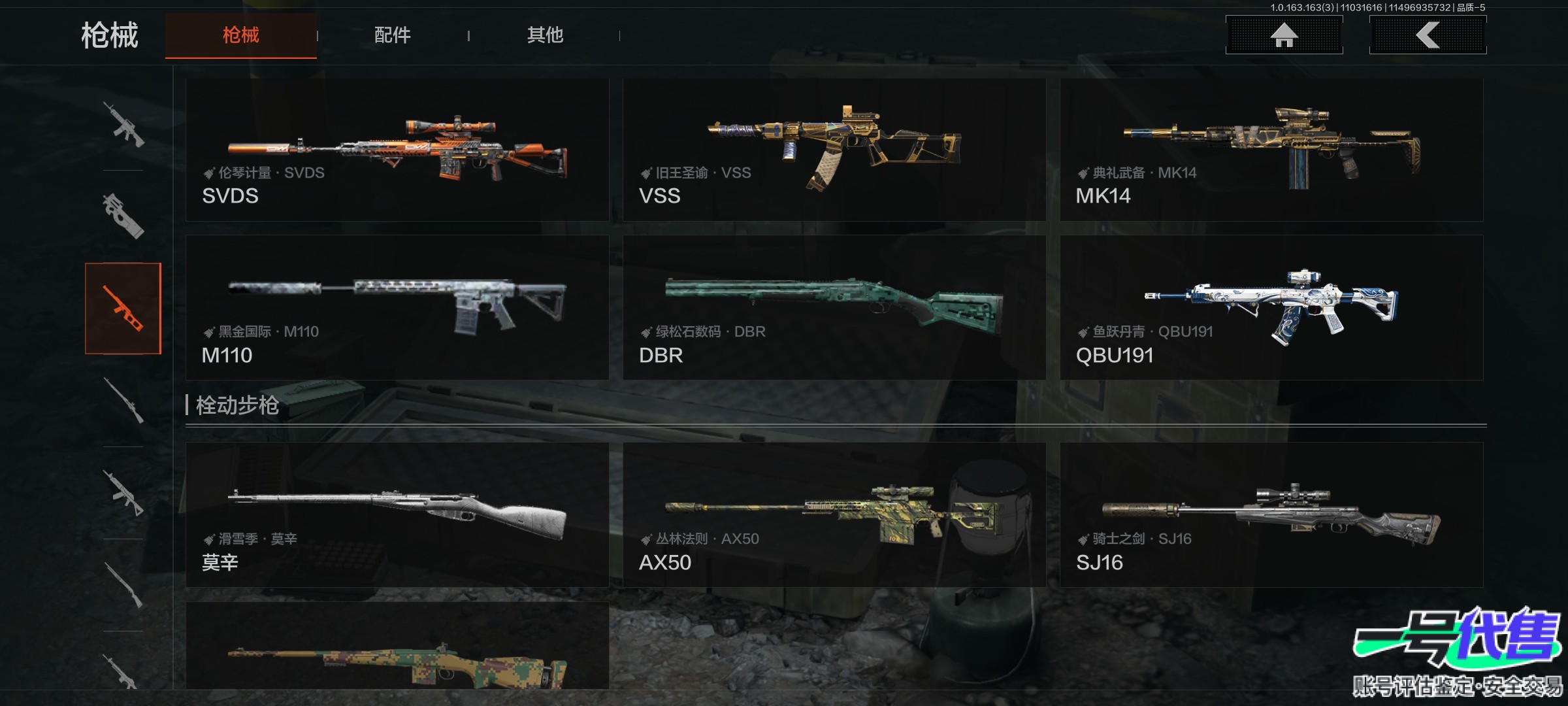1568x706 pixels.
Task: Pick the teal DBR weapon card
Action: [x=834, y=308]
